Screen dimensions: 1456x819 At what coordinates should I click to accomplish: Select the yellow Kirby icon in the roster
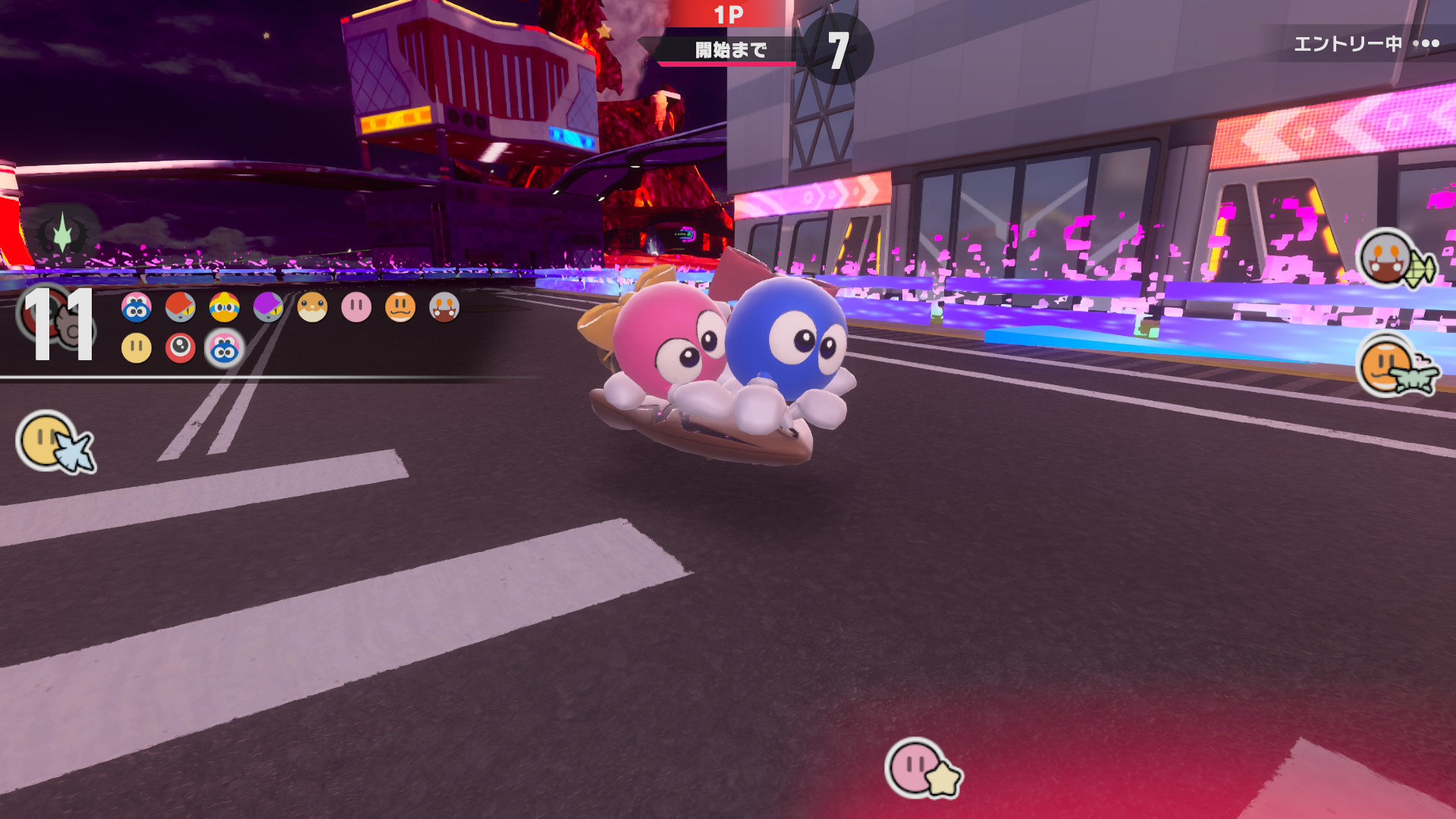(136, 348)
